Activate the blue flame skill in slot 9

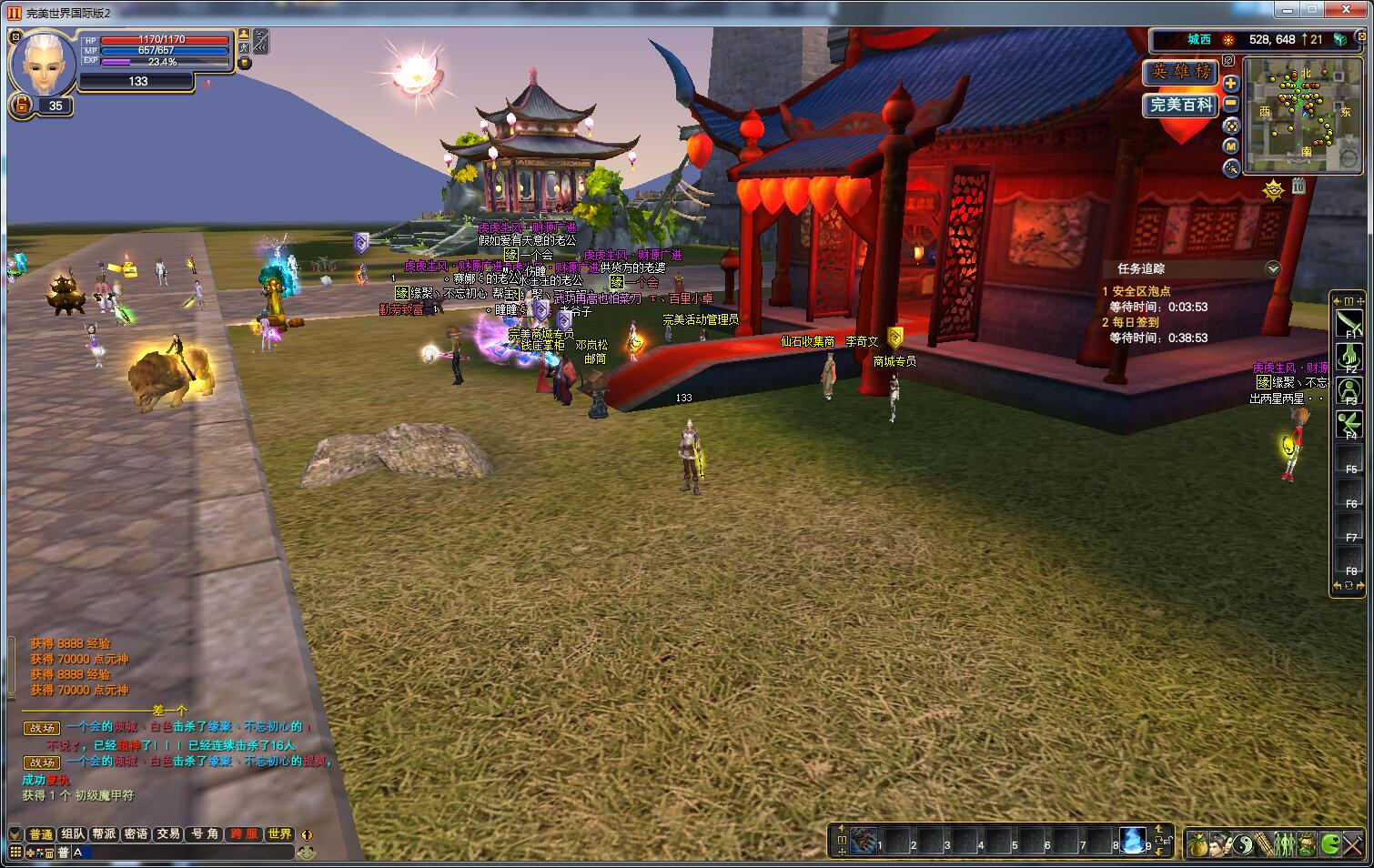[x=1132, y=841]
